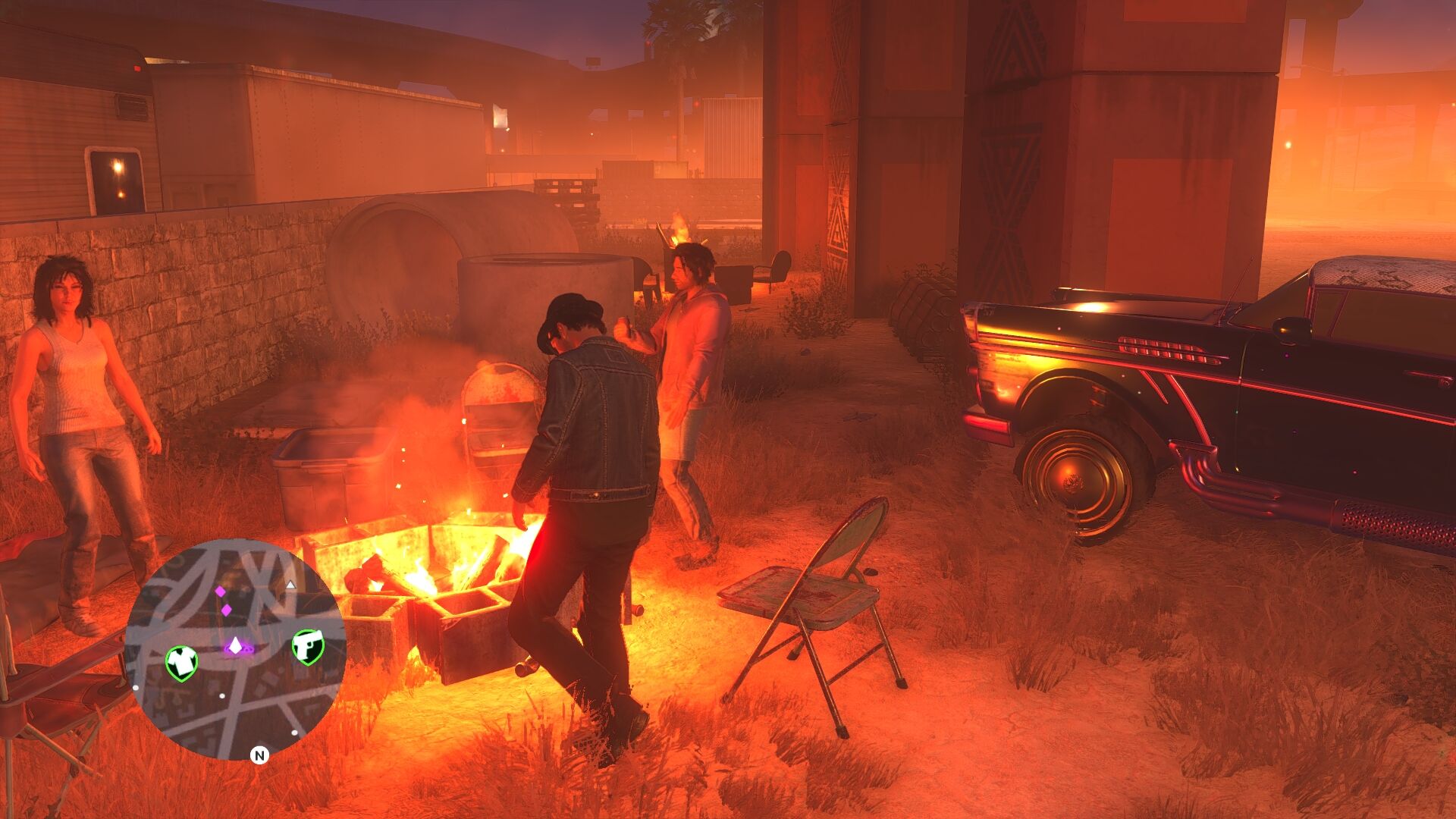Click the north compass indicator

pos(259,755)
